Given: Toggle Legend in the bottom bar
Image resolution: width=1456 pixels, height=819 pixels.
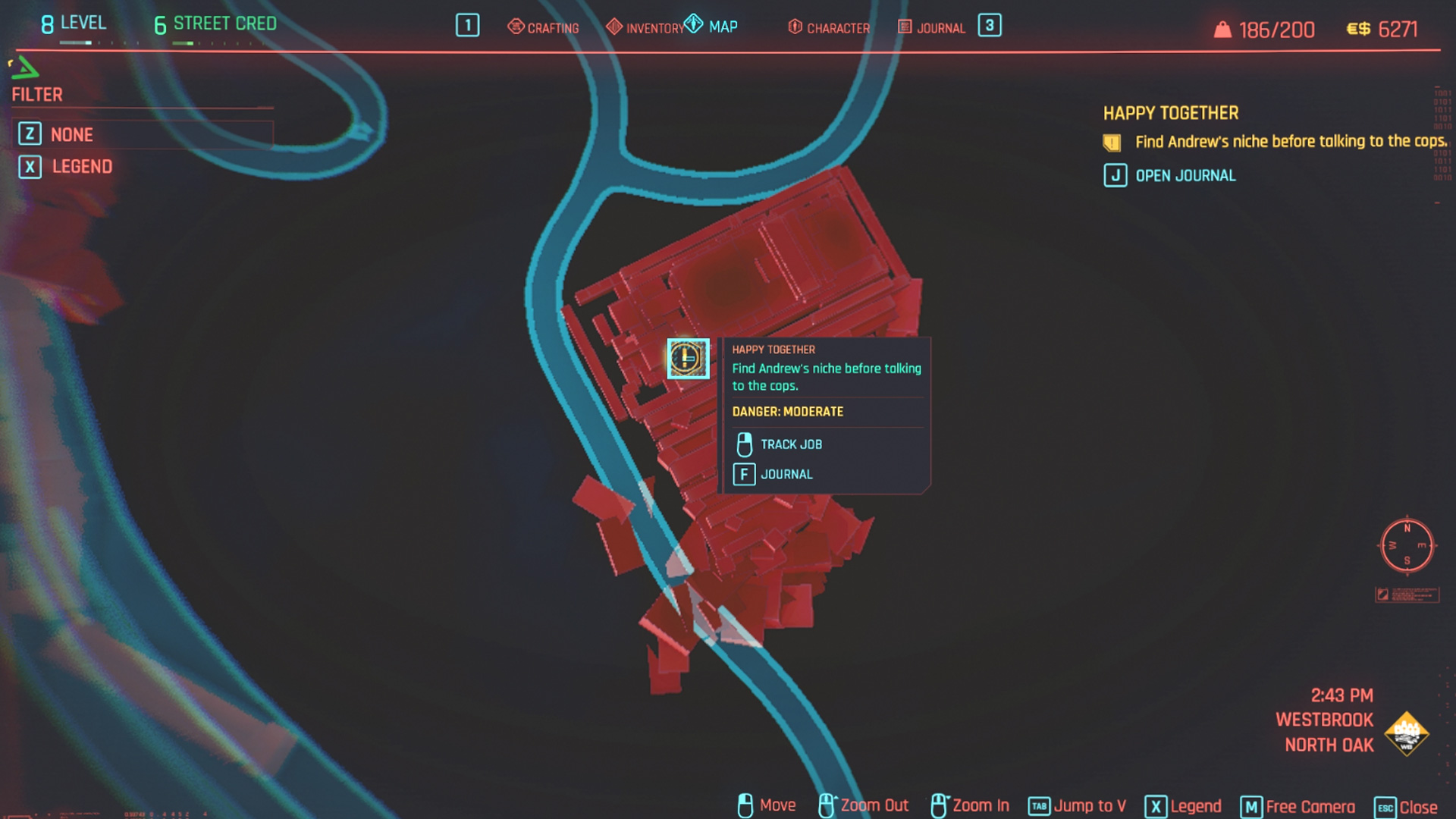Looking at the screenshot, I should (1184, 806).
